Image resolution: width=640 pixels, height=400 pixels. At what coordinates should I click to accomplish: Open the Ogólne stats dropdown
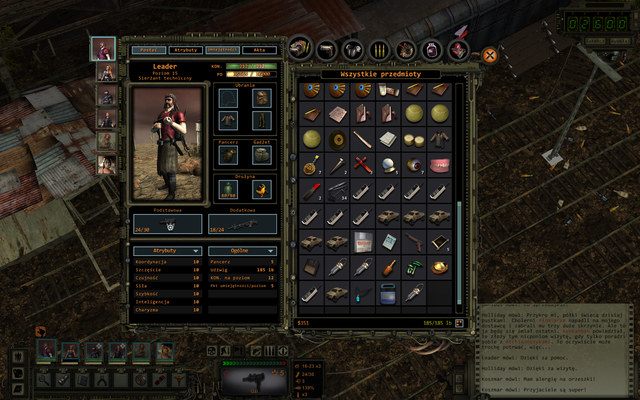[243, 251]
